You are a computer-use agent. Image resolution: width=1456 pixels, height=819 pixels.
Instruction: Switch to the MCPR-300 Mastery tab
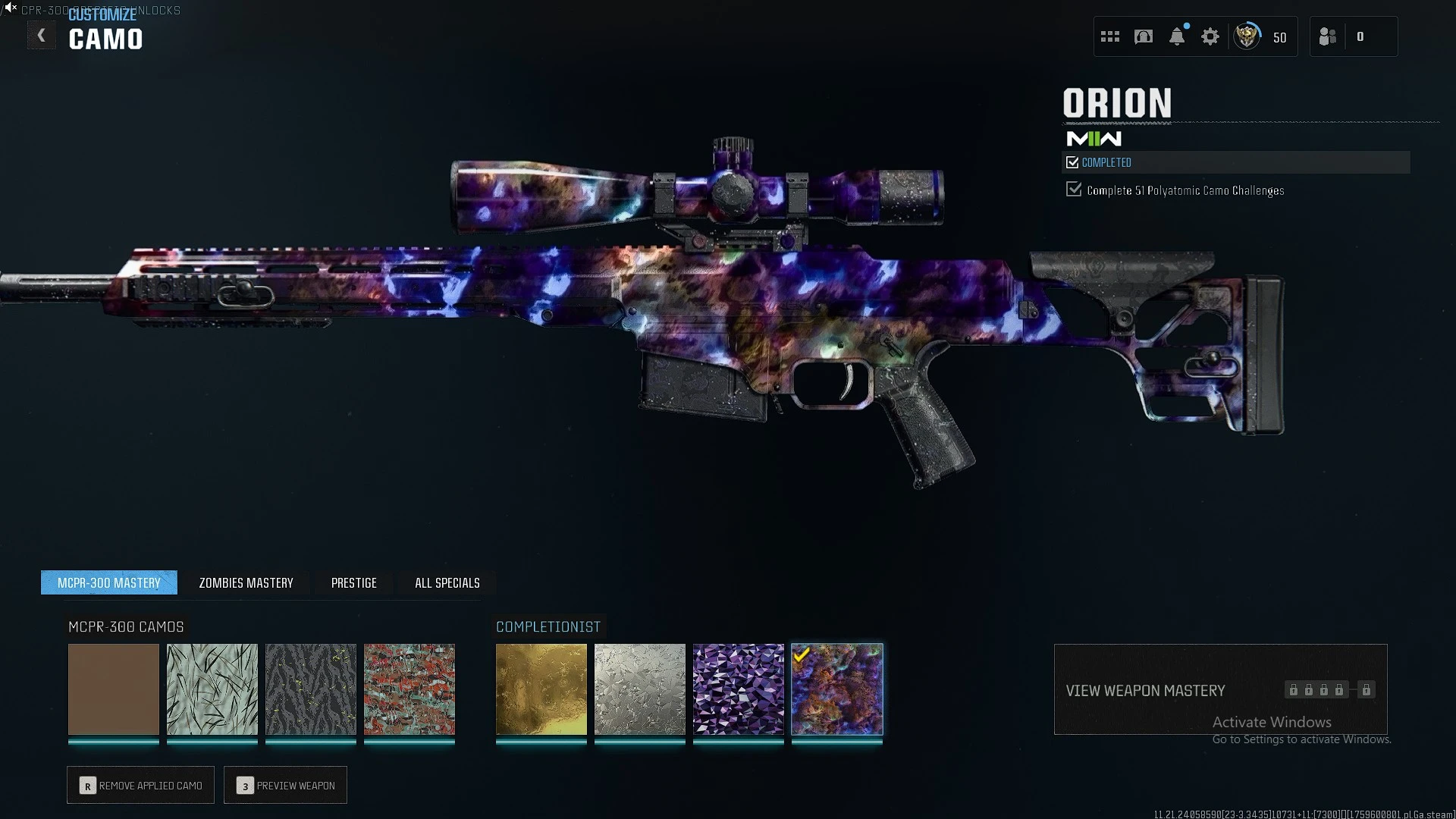[109, 582]
